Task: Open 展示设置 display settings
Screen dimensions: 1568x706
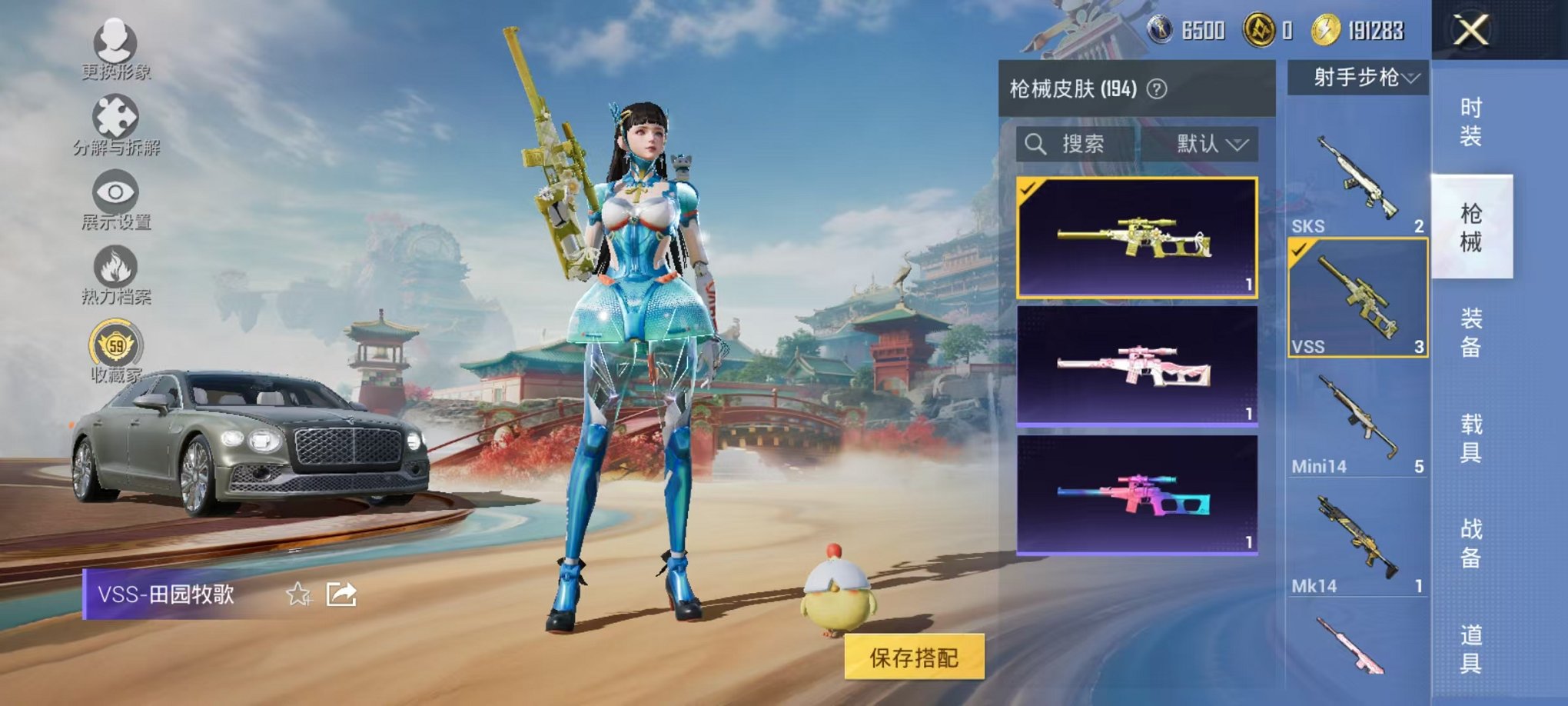Action: 114,192
